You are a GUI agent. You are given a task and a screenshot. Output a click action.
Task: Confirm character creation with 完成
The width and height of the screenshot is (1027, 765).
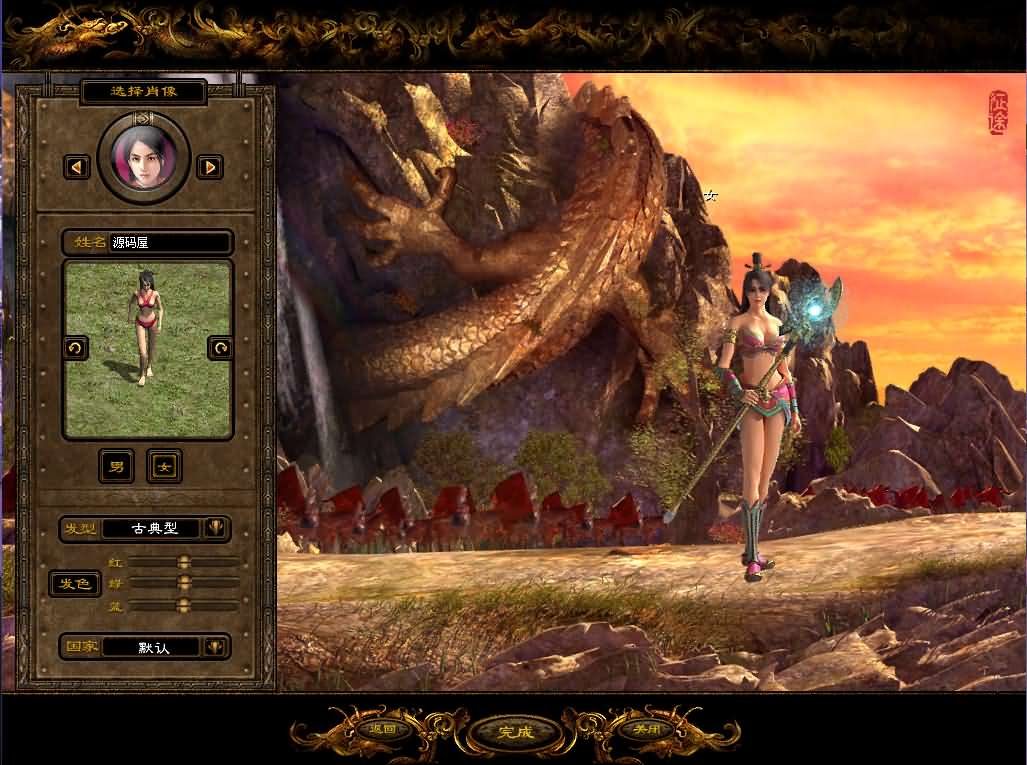516,731
